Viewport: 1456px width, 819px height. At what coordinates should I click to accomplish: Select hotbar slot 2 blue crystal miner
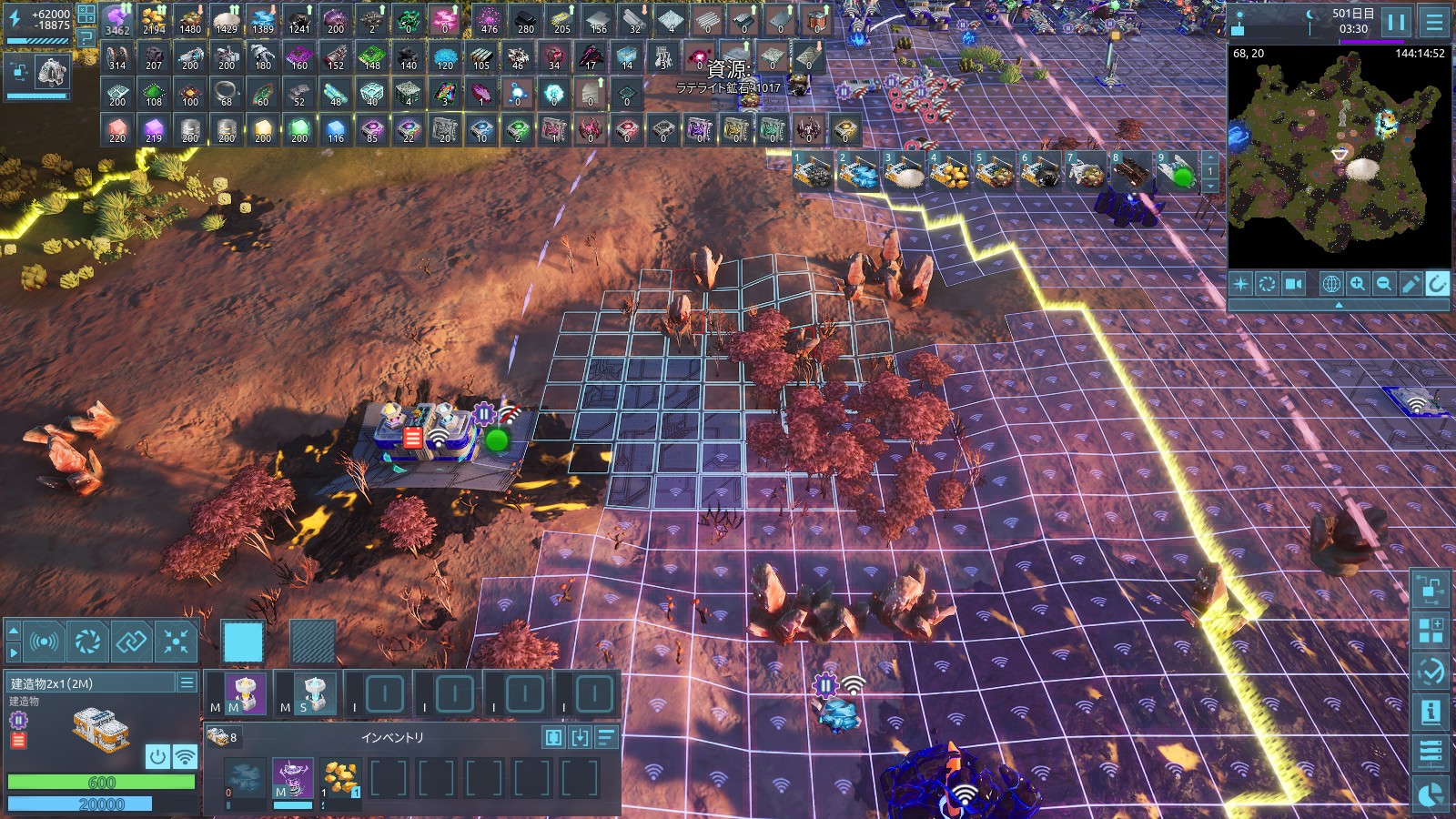[x=858, y=171]
